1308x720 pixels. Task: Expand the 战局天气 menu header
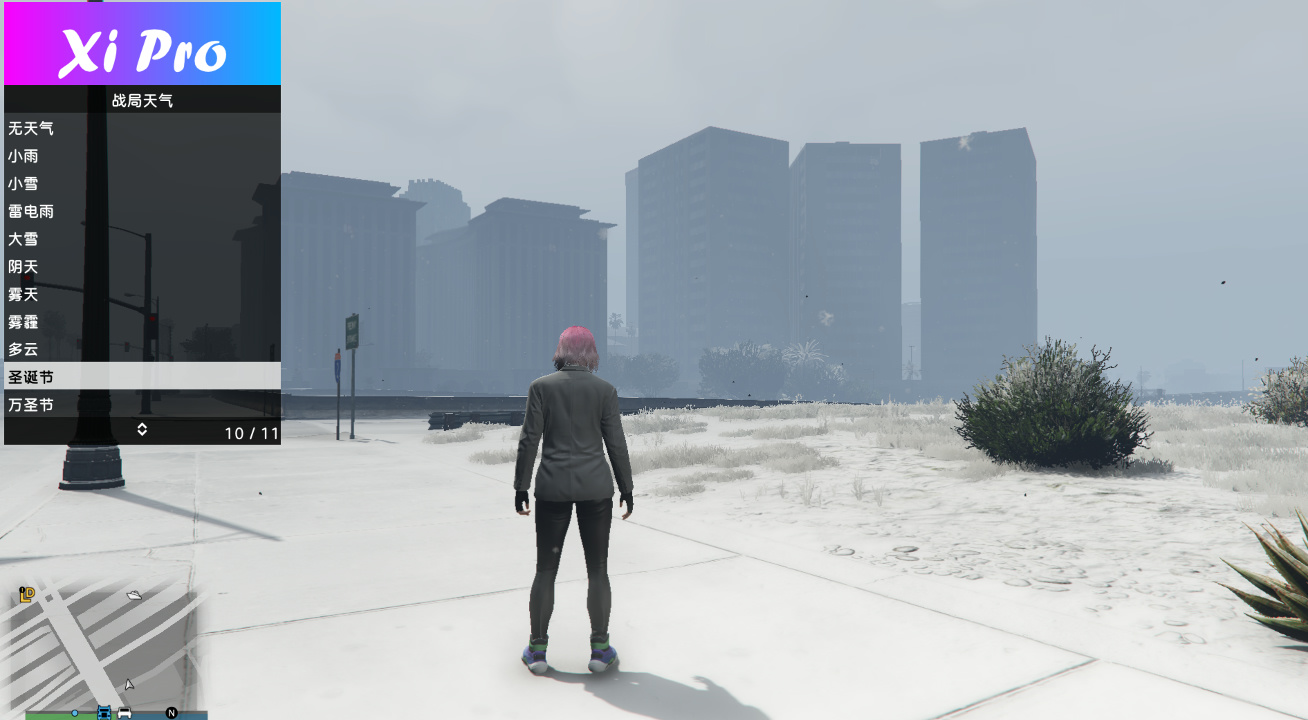tap(142, 99)
